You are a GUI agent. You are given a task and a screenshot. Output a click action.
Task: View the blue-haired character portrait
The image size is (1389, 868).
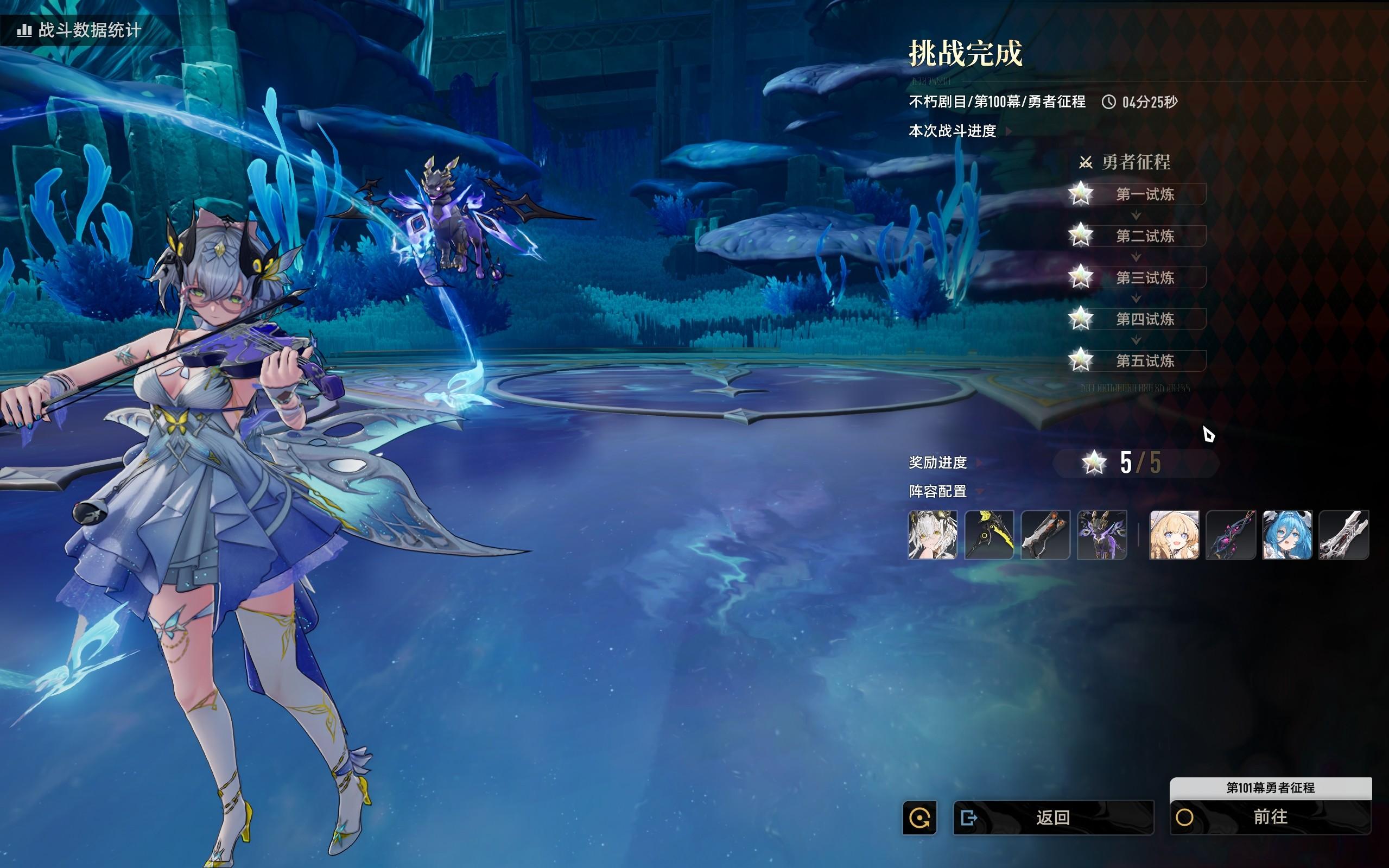tap(1287, 535)
